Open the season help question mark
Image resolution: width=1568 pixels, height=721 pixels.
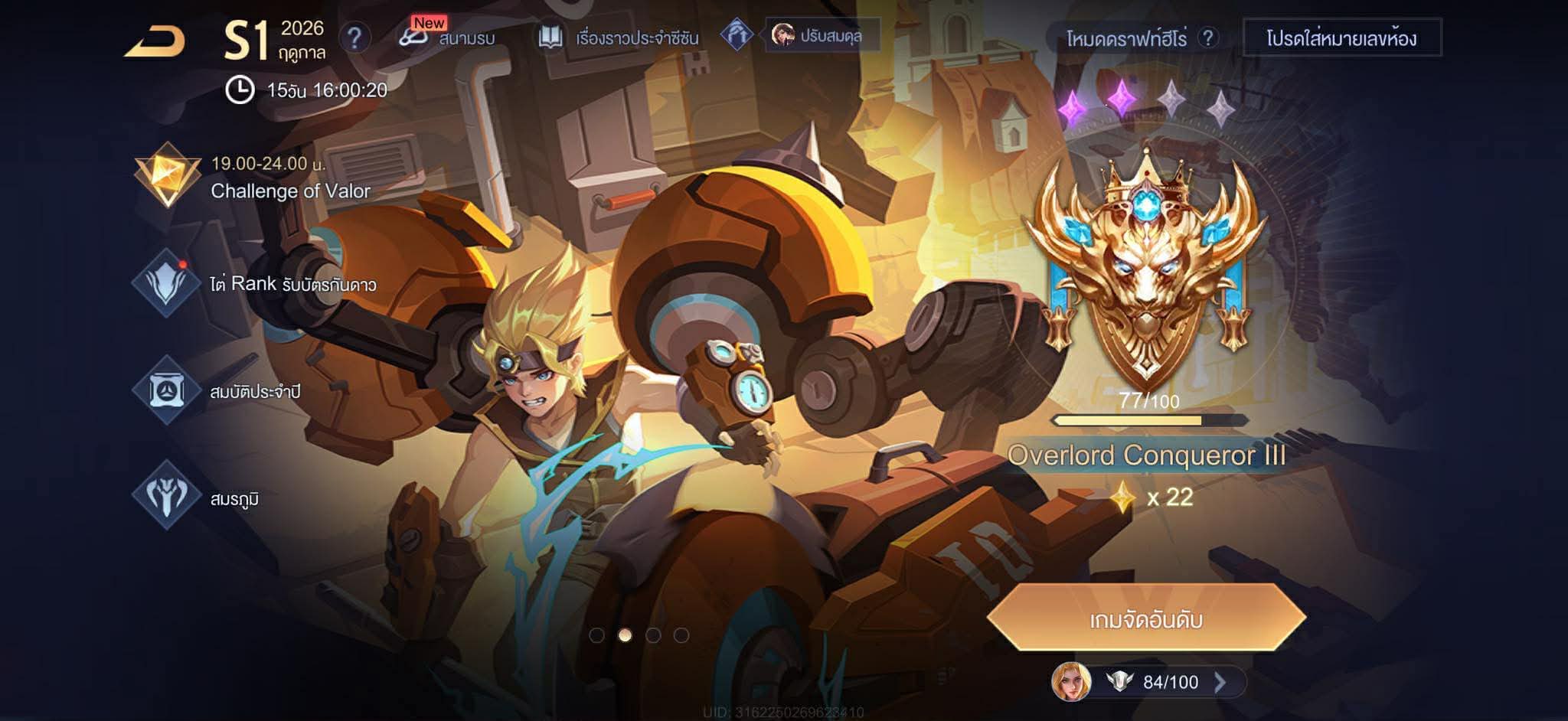(354, 38)
